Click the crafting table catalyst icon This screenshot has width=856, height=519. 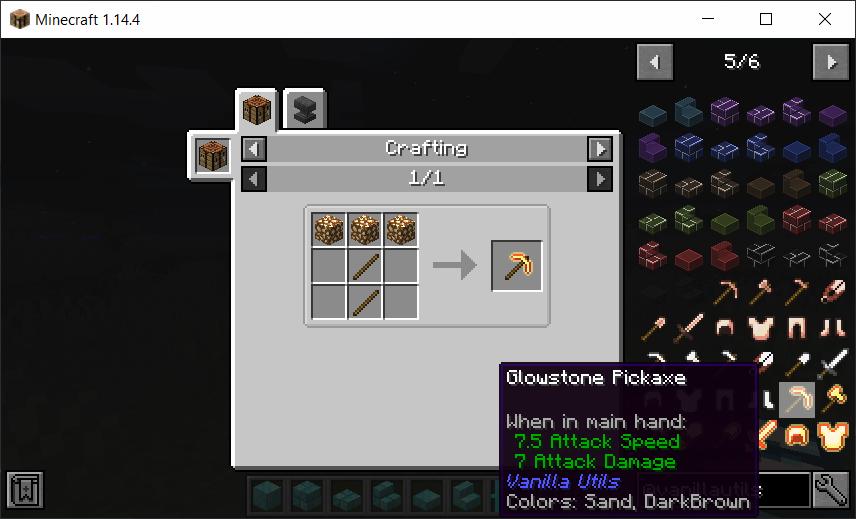[x=213, y=156]
